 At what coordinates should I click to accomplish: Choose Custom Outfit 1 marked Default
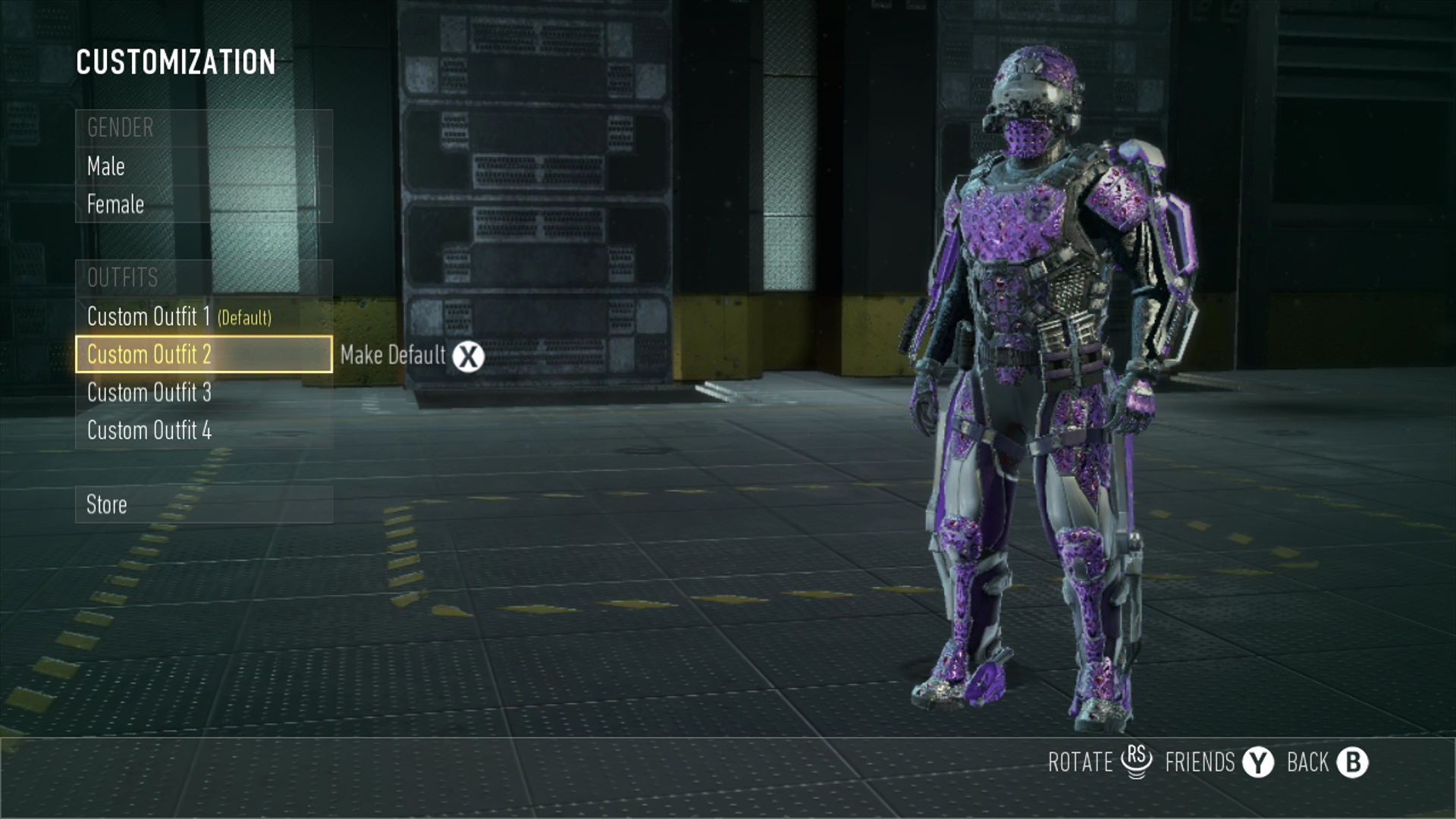[149, 317]
